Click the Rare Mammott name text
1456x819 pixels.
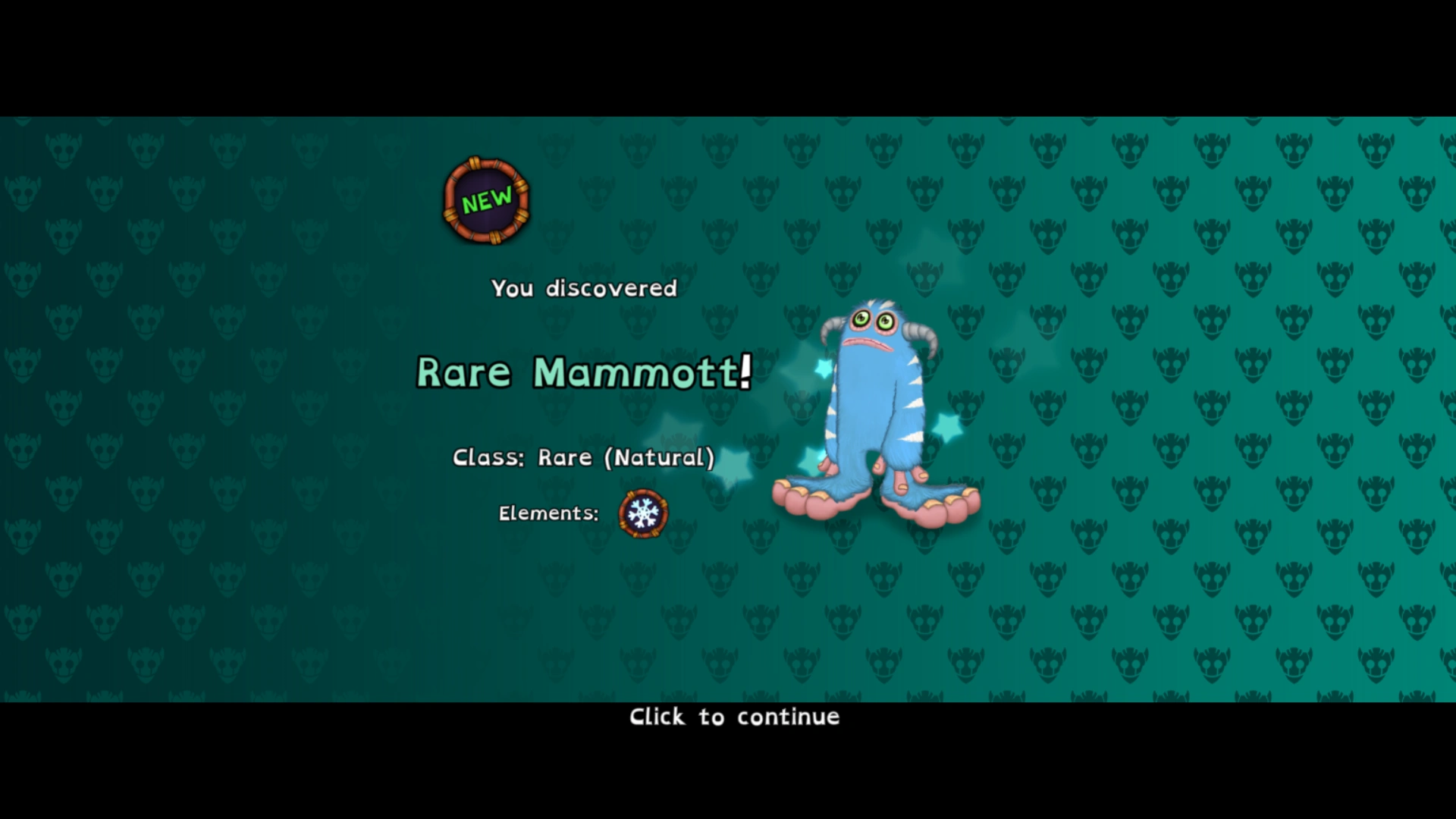point(584,372)
